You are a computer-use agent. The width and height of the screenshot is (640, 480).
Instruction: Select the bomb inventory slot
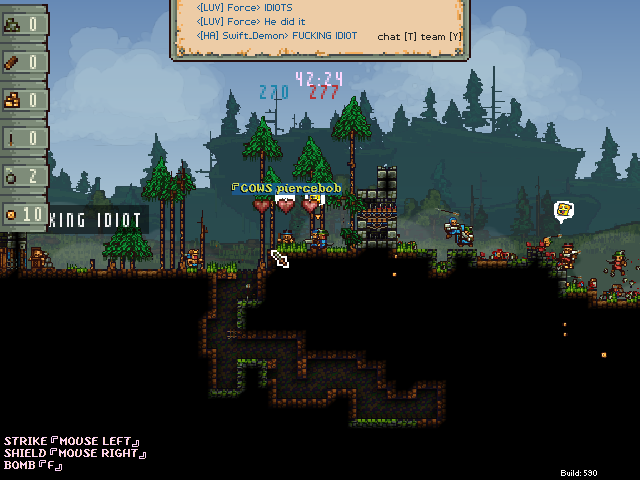(23, 176)
